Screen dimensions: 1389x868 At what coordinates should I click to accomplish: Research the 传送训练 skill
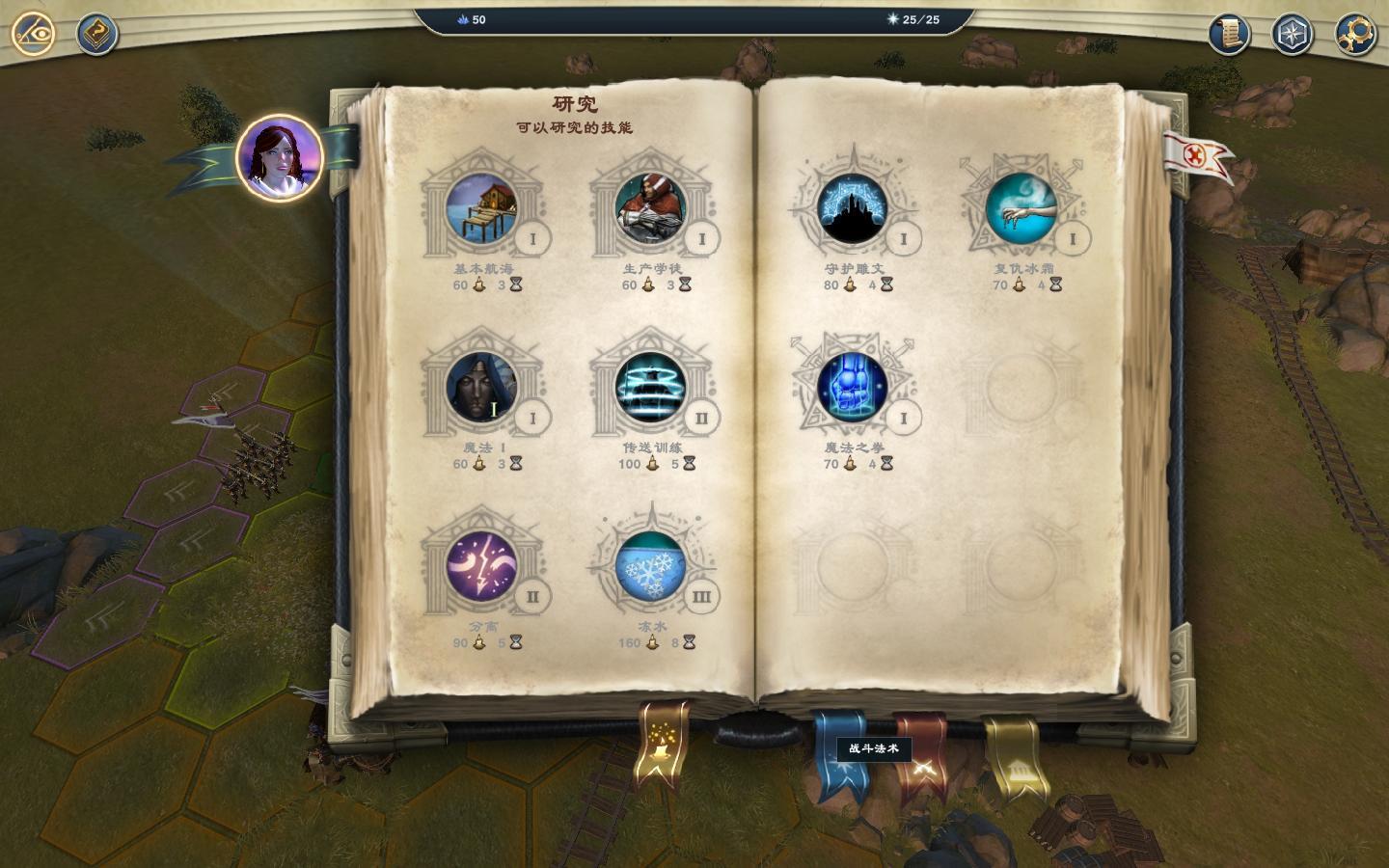point(650,388)
